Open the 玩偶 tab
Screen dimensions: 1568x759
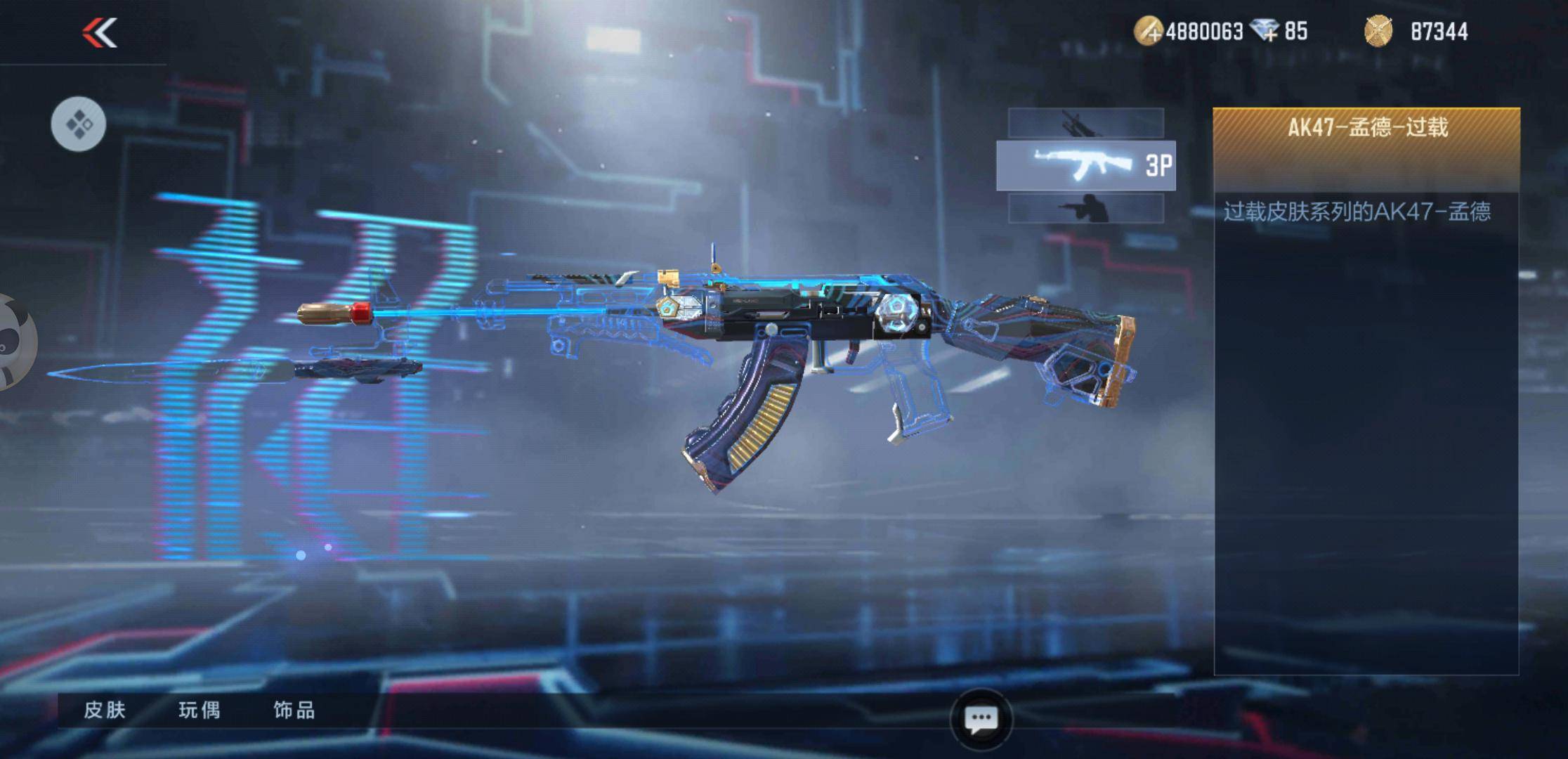200,711
